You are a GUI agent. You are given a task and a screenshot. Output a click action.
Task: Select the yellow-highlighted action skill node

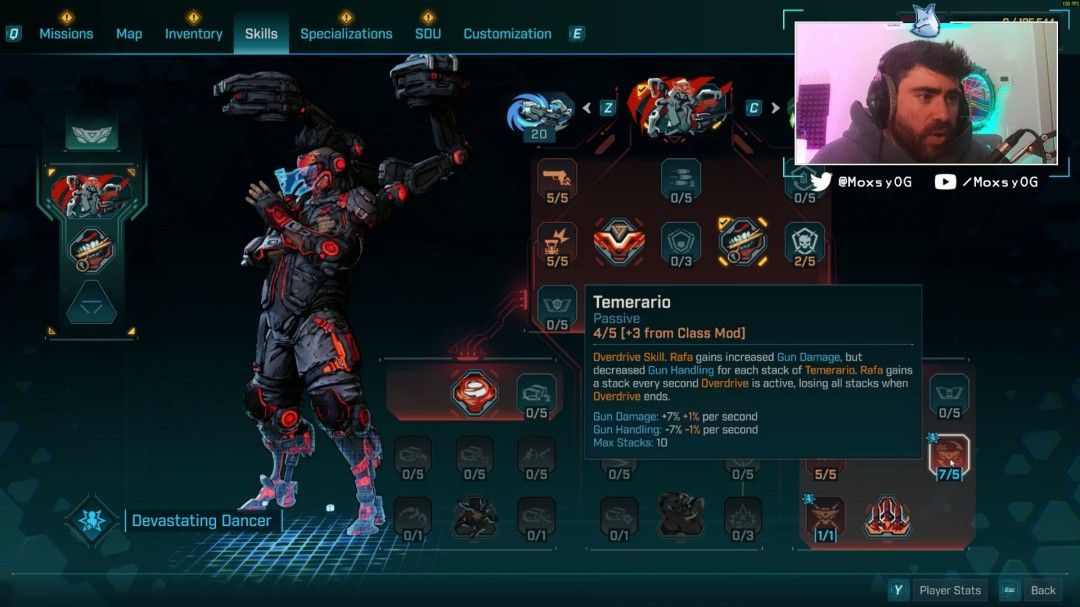pos(742,241)
